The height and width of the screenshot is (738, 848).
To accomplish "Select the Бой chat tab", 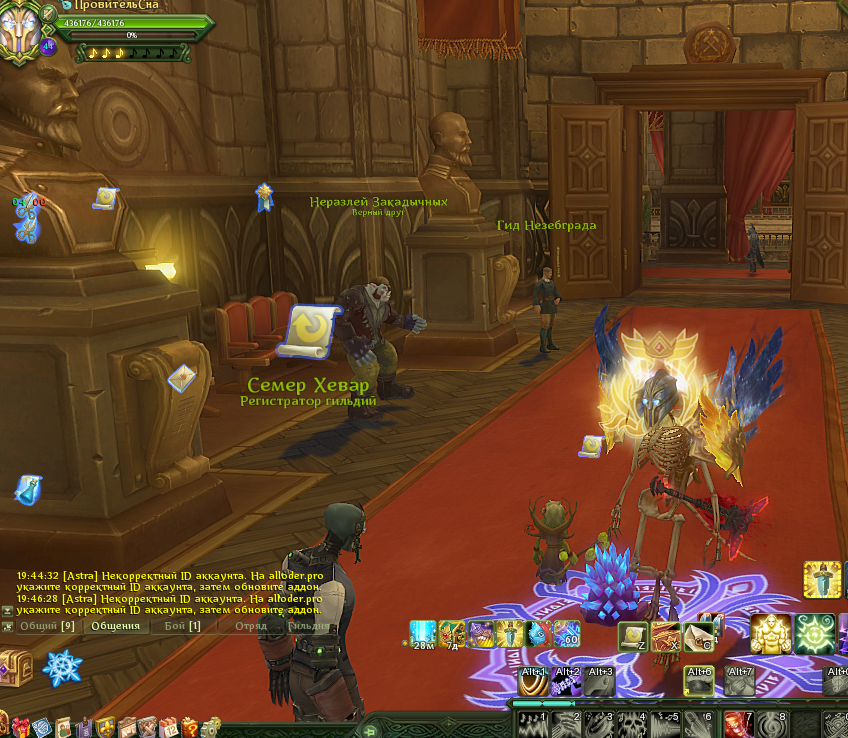I will coord(182,626).
